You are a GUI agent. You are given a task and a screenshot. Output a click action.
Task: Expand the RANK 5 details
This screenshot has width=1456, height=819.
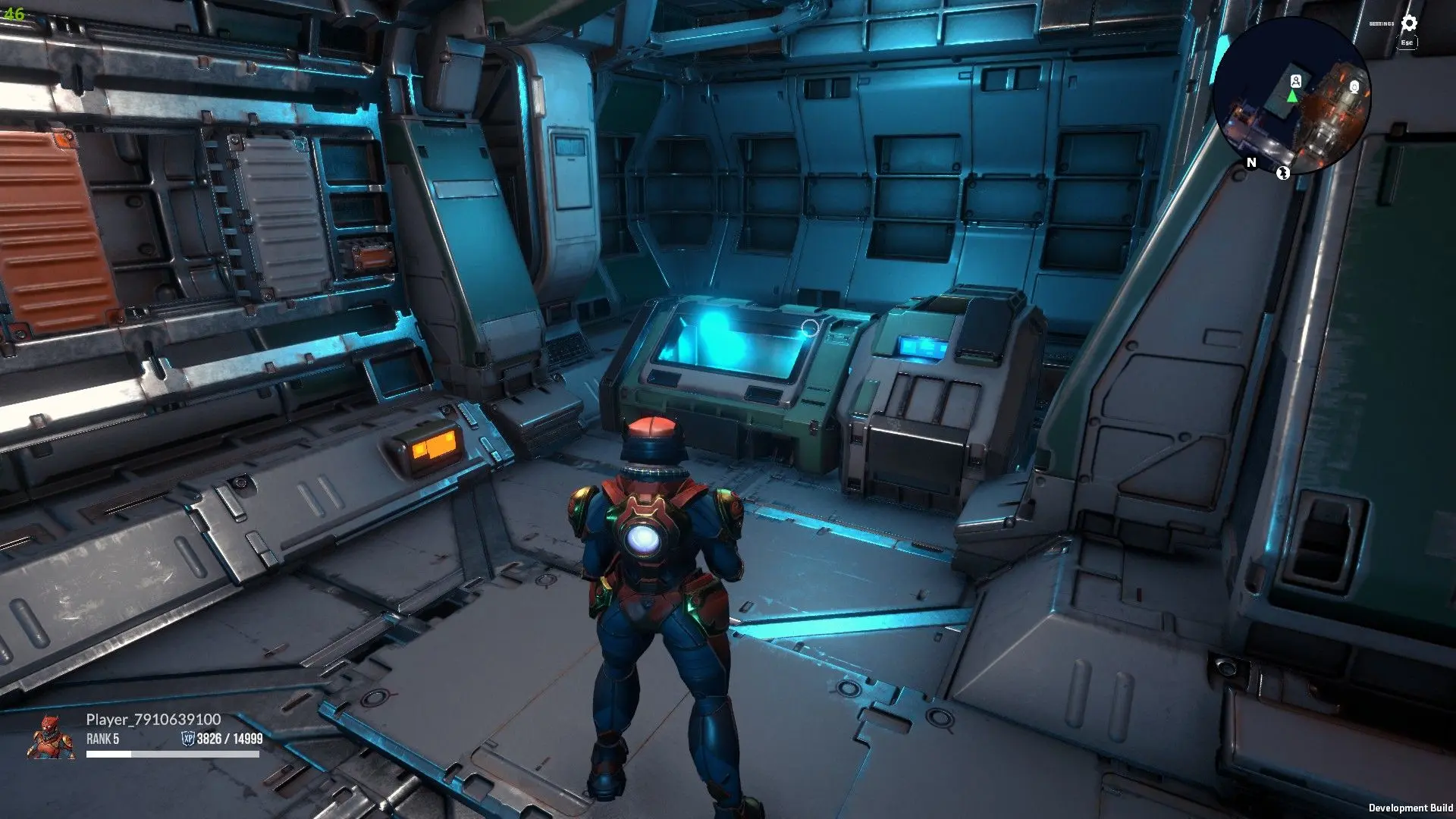tap(102, 739)
